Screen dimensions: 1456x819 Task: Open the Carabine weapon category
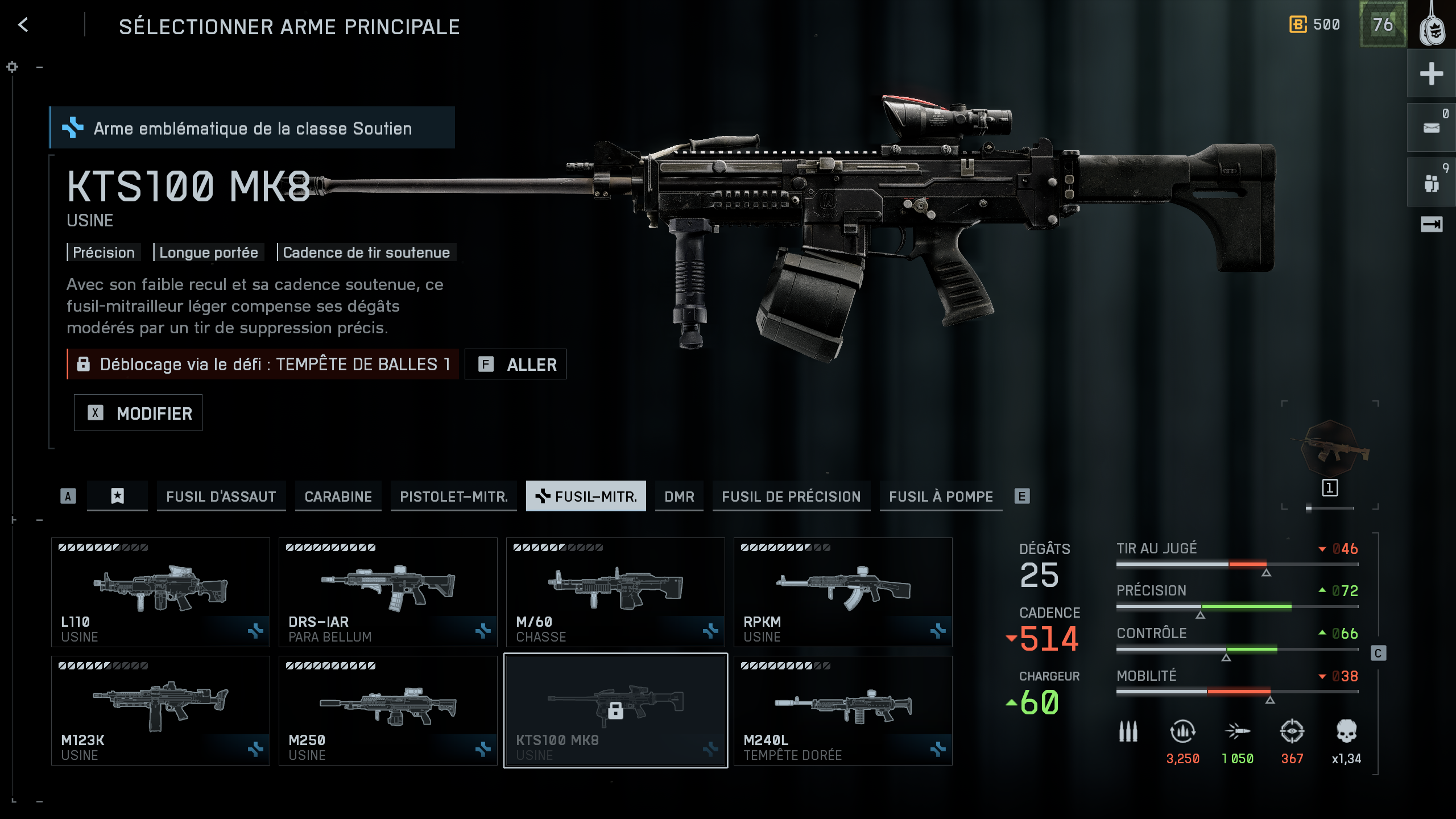pos(338,497)
